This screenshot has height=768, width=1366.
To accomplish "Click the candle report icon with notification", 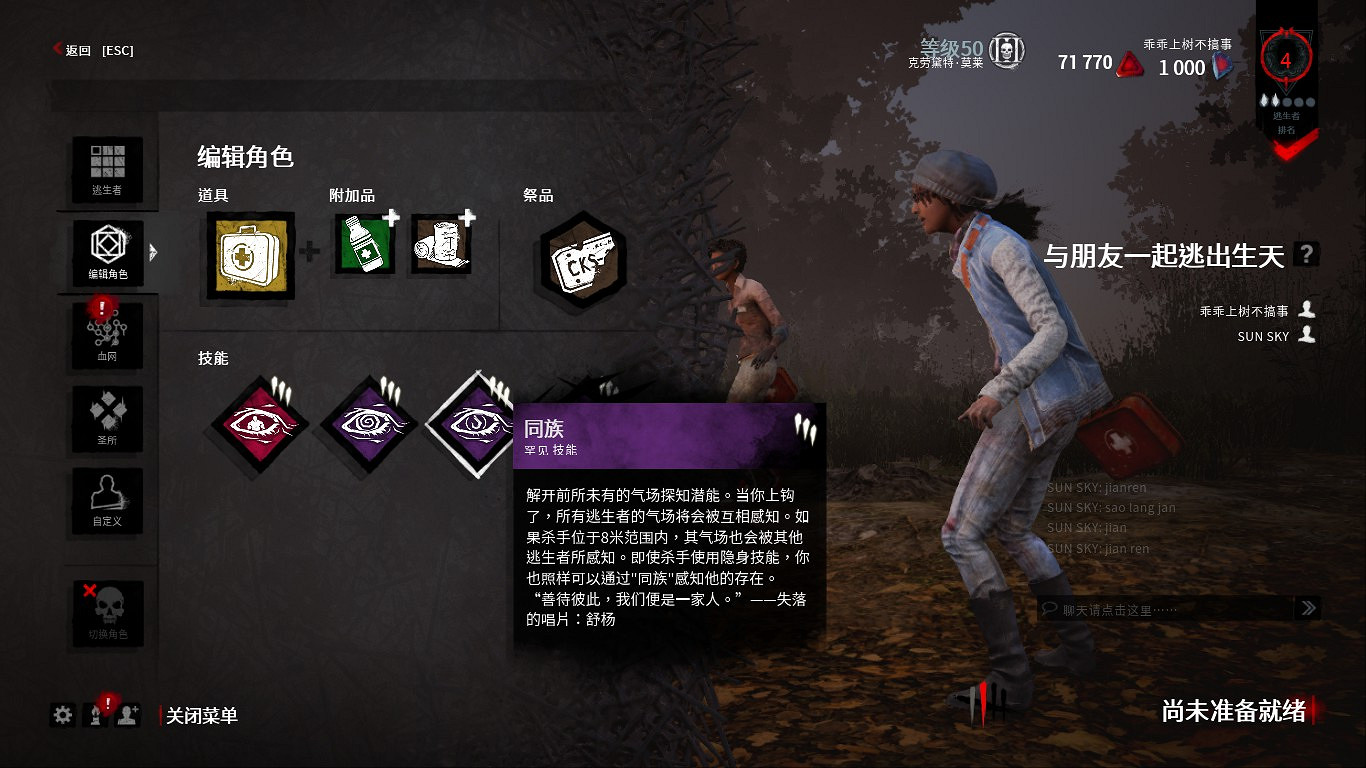I will click(x=94, y=715).
